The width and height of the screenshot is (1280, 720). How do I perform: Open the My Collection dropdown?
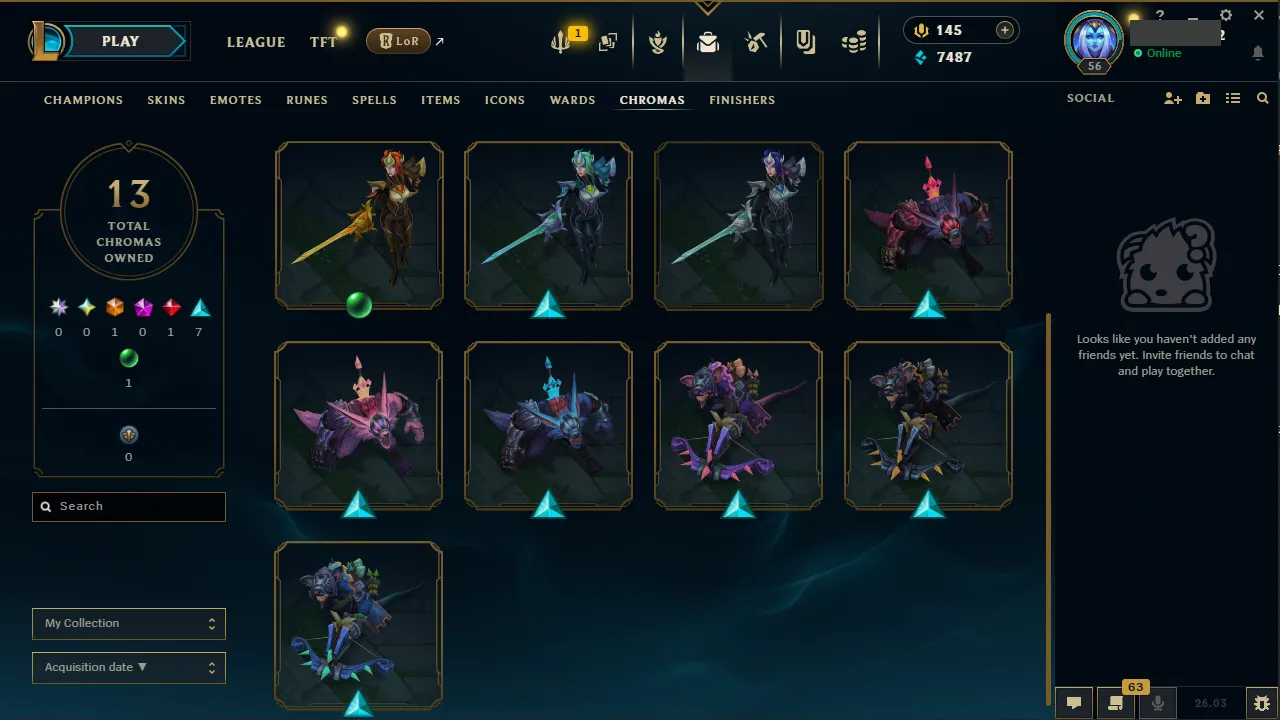(128, 623)
